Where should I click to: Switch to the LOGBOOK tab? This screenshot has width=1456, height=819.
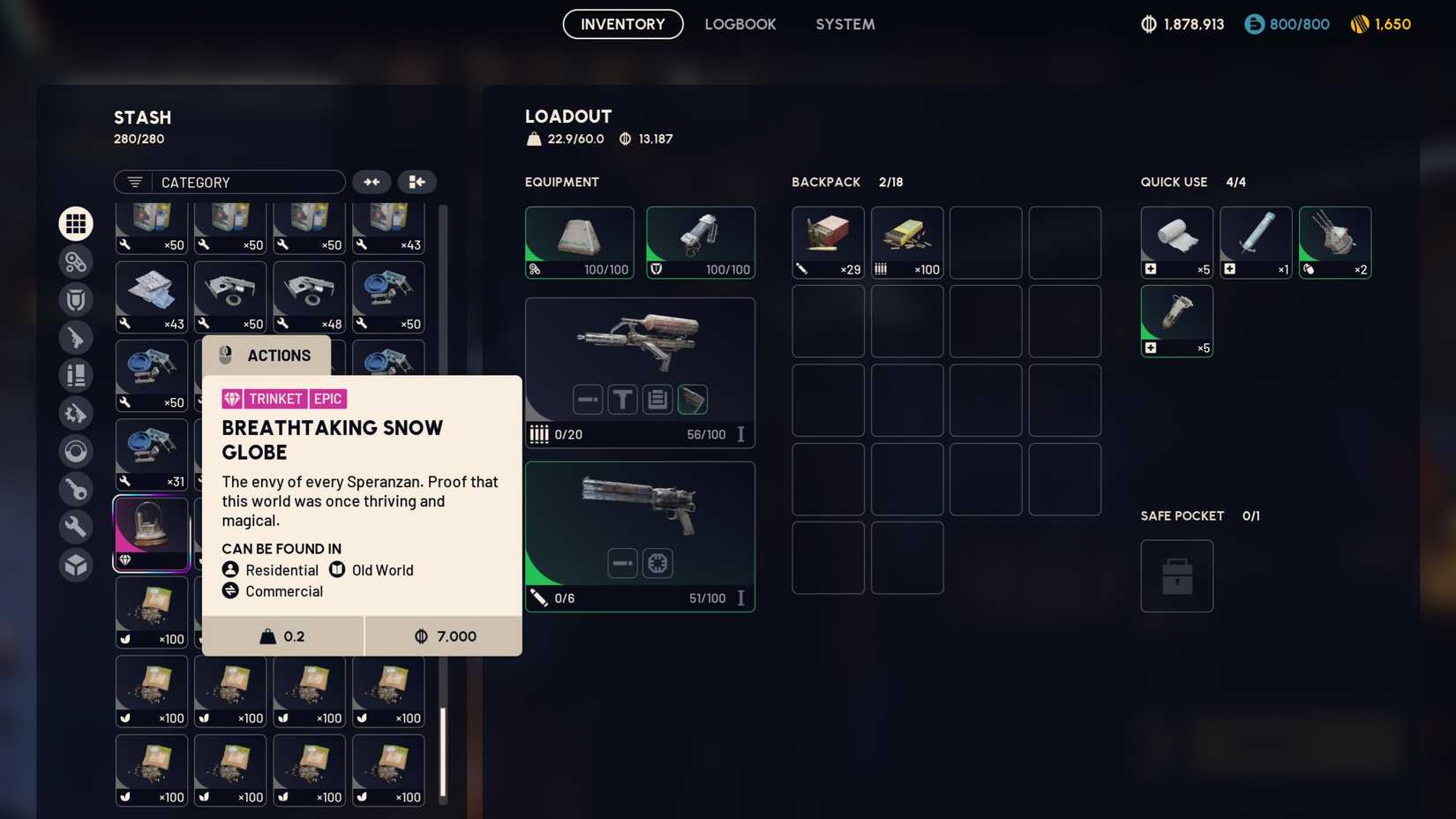[x=740, y=24]
